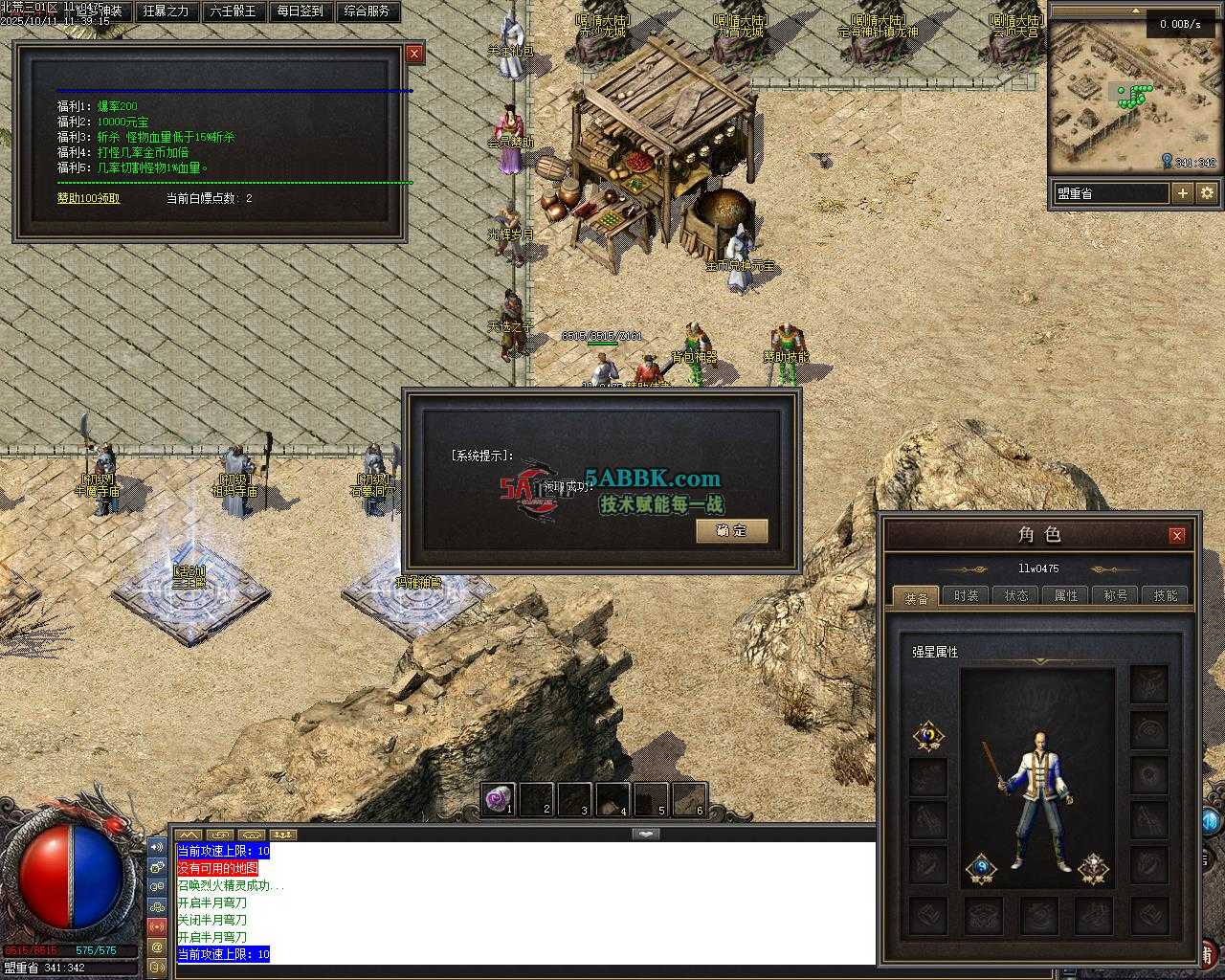Claim rewards via 赞助100领取 link

coord(89,198)
